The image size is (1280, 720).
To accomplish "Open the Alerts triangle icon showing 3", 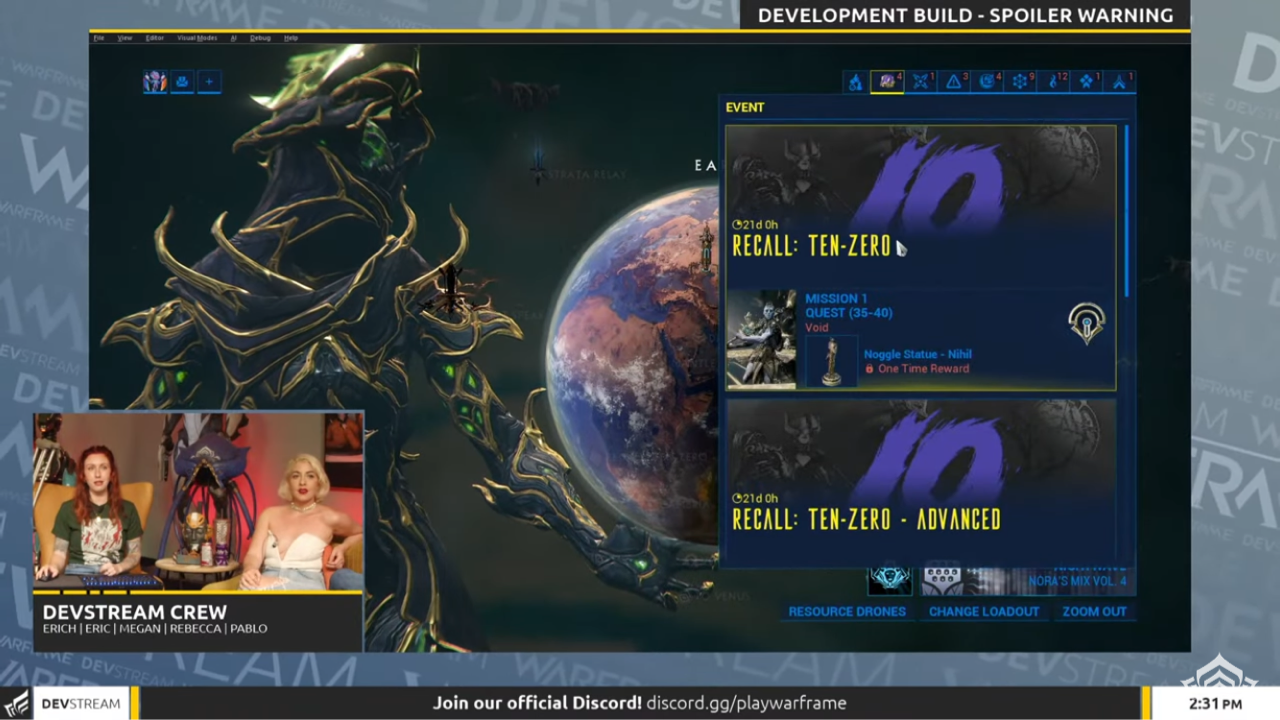I will (954, 82).
